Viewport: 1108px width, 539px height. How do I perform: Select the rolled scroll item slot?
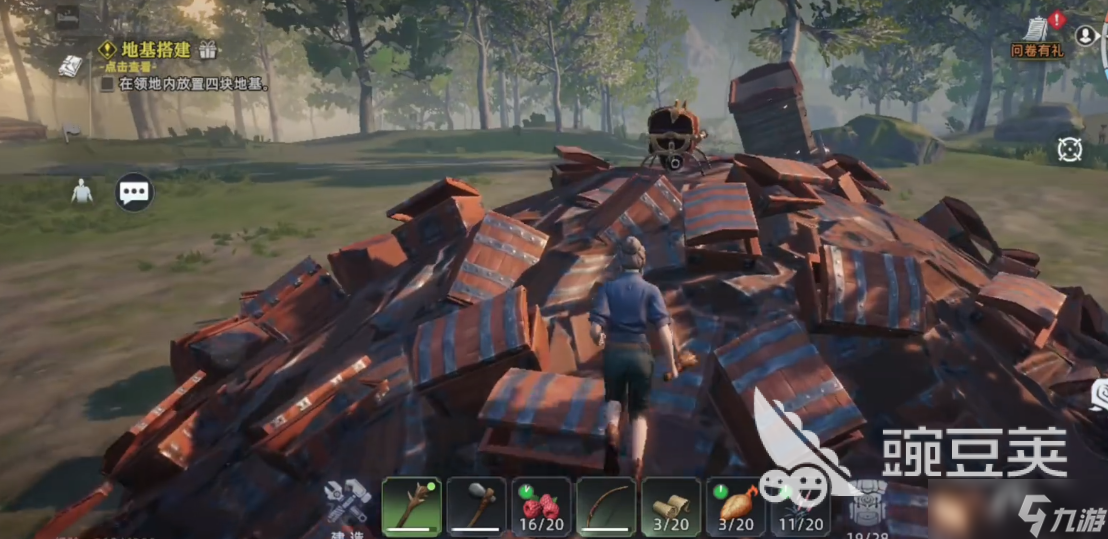tap(671, 506)
